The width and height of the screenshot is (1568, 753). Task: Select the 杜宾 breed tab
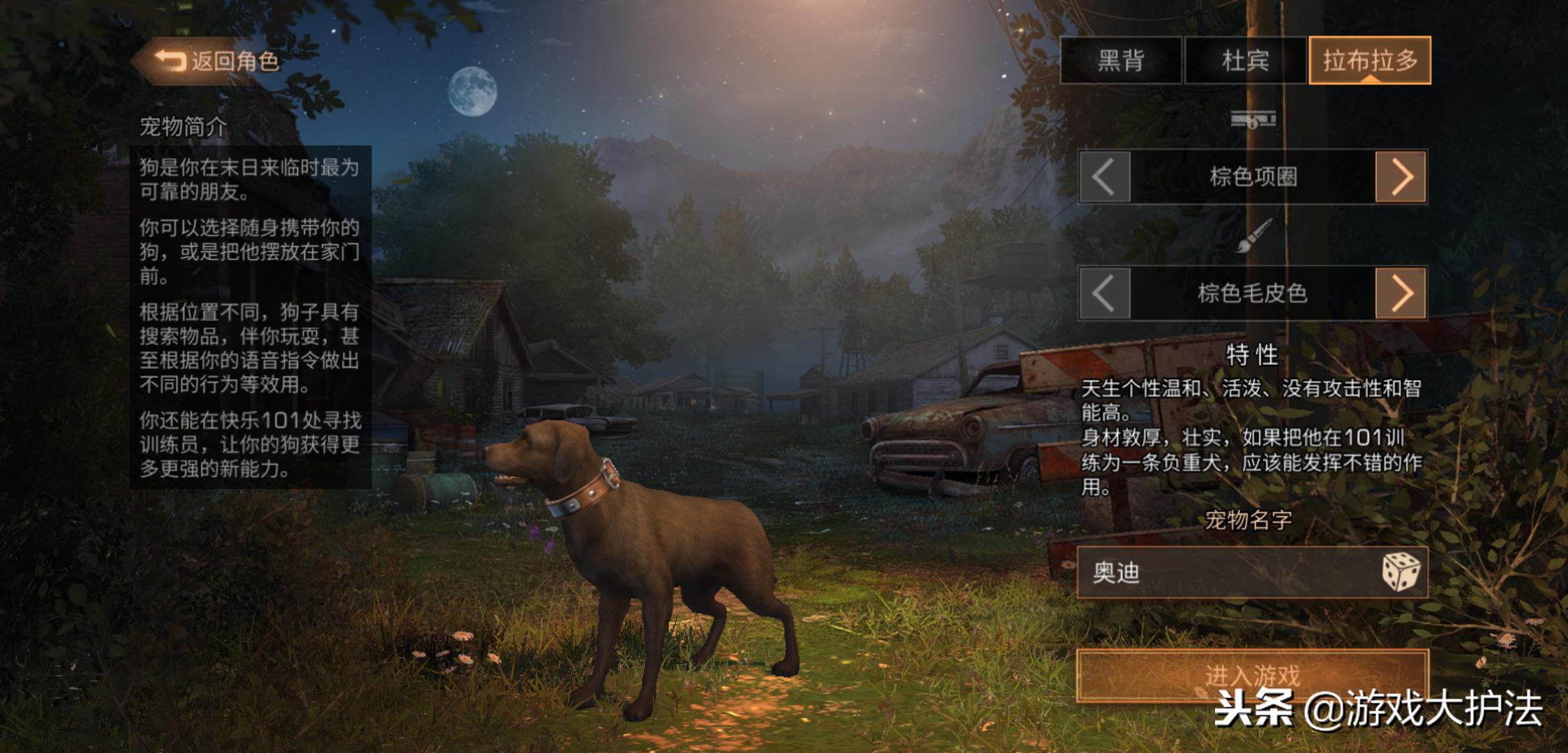click(x=1245, y=61)
